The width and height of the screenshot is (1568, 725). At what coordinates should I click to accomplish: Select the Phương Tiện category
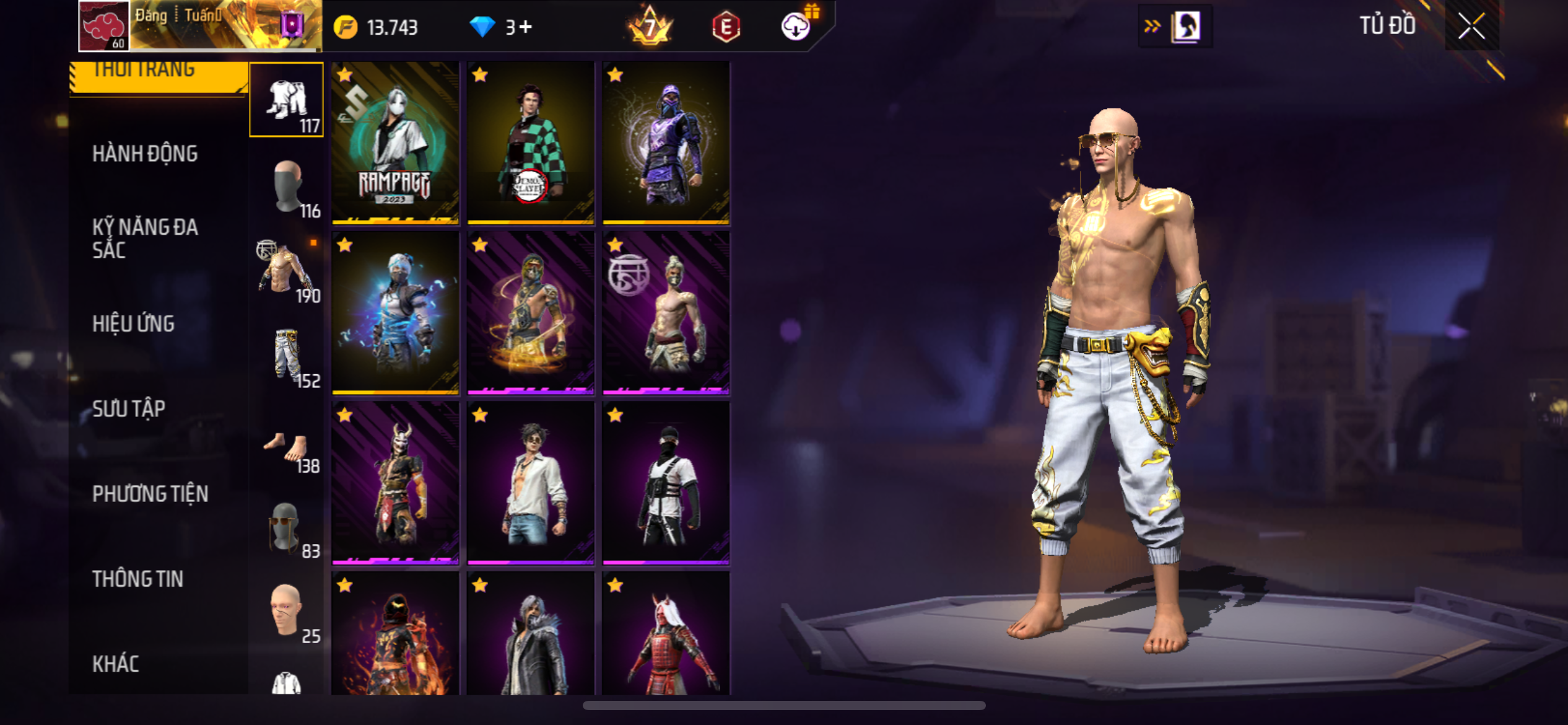coord(150,494)
